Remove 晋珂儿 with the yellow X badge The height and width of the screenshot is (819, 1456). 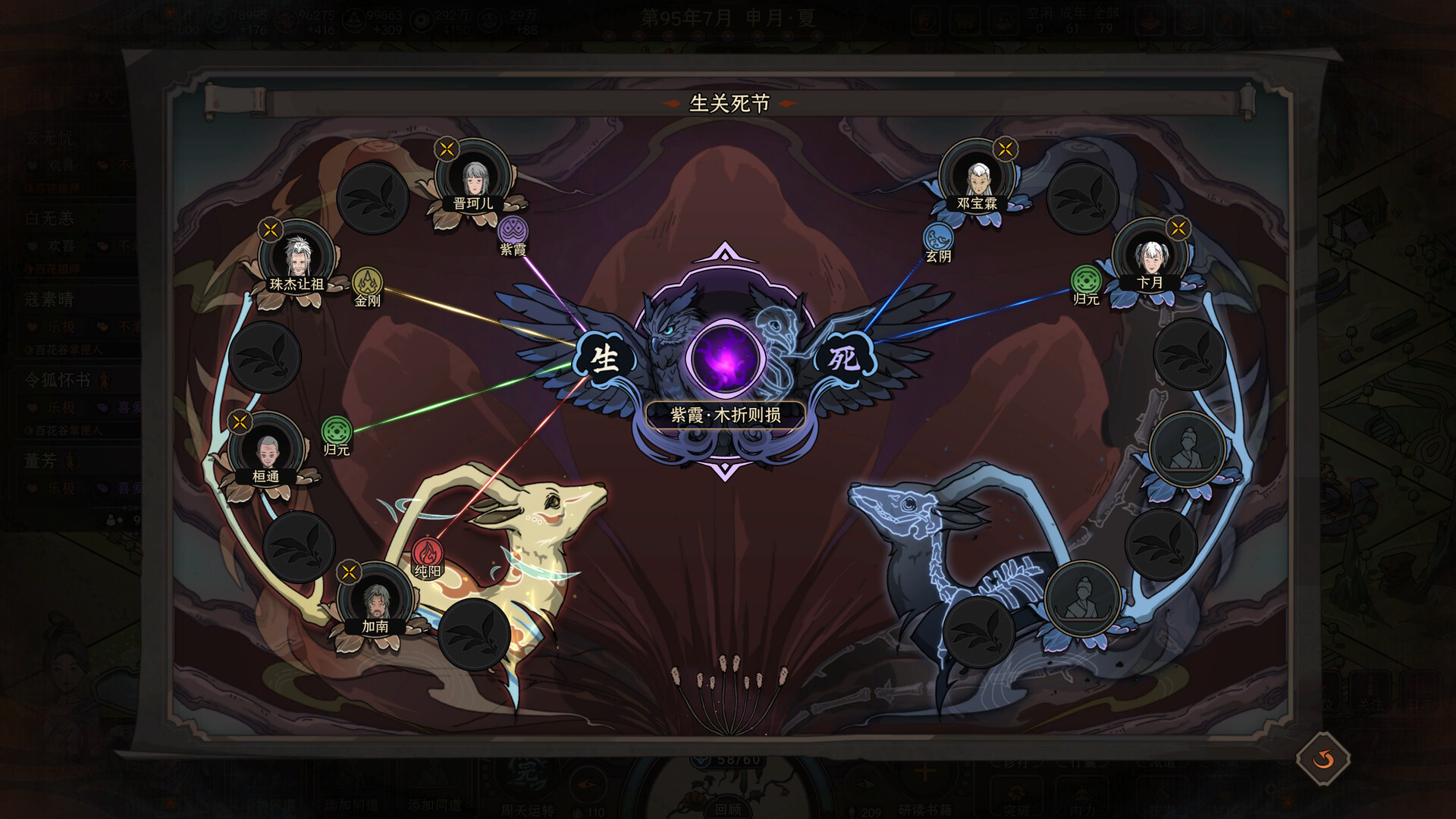point(447,149)
